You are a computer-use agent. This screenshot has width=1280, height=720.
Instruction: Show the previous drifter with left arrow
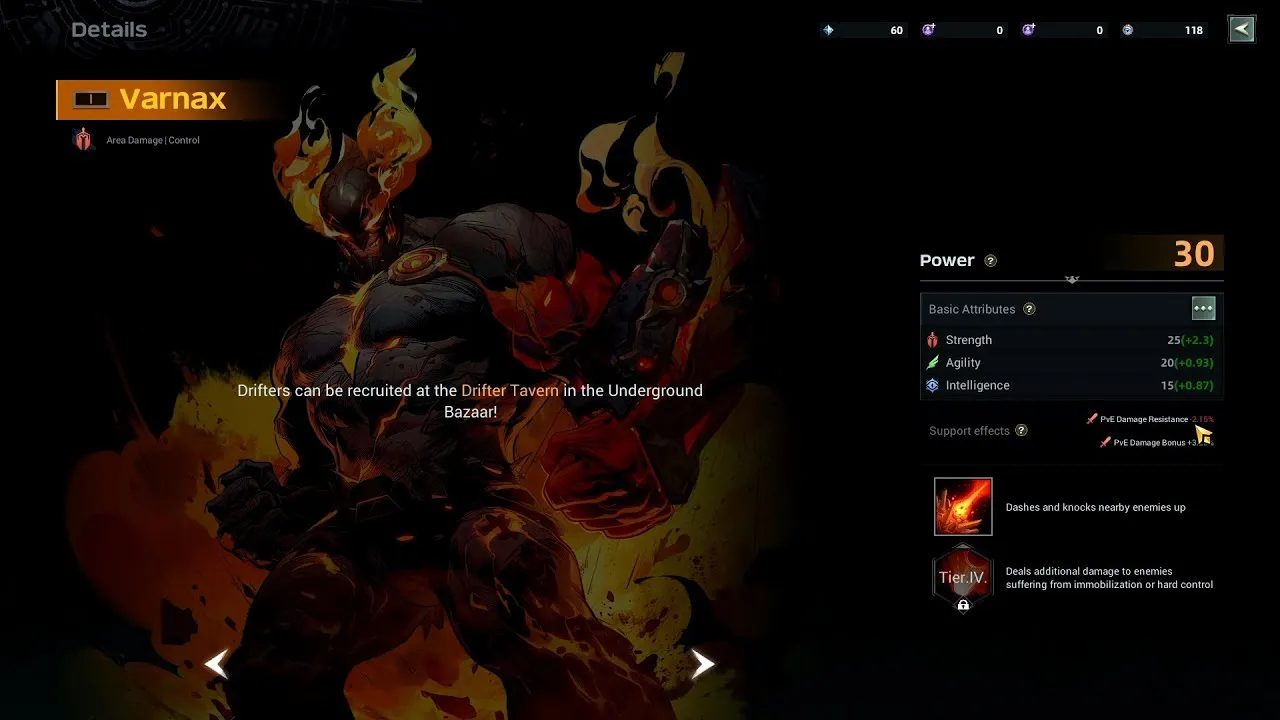coord(217,663)
